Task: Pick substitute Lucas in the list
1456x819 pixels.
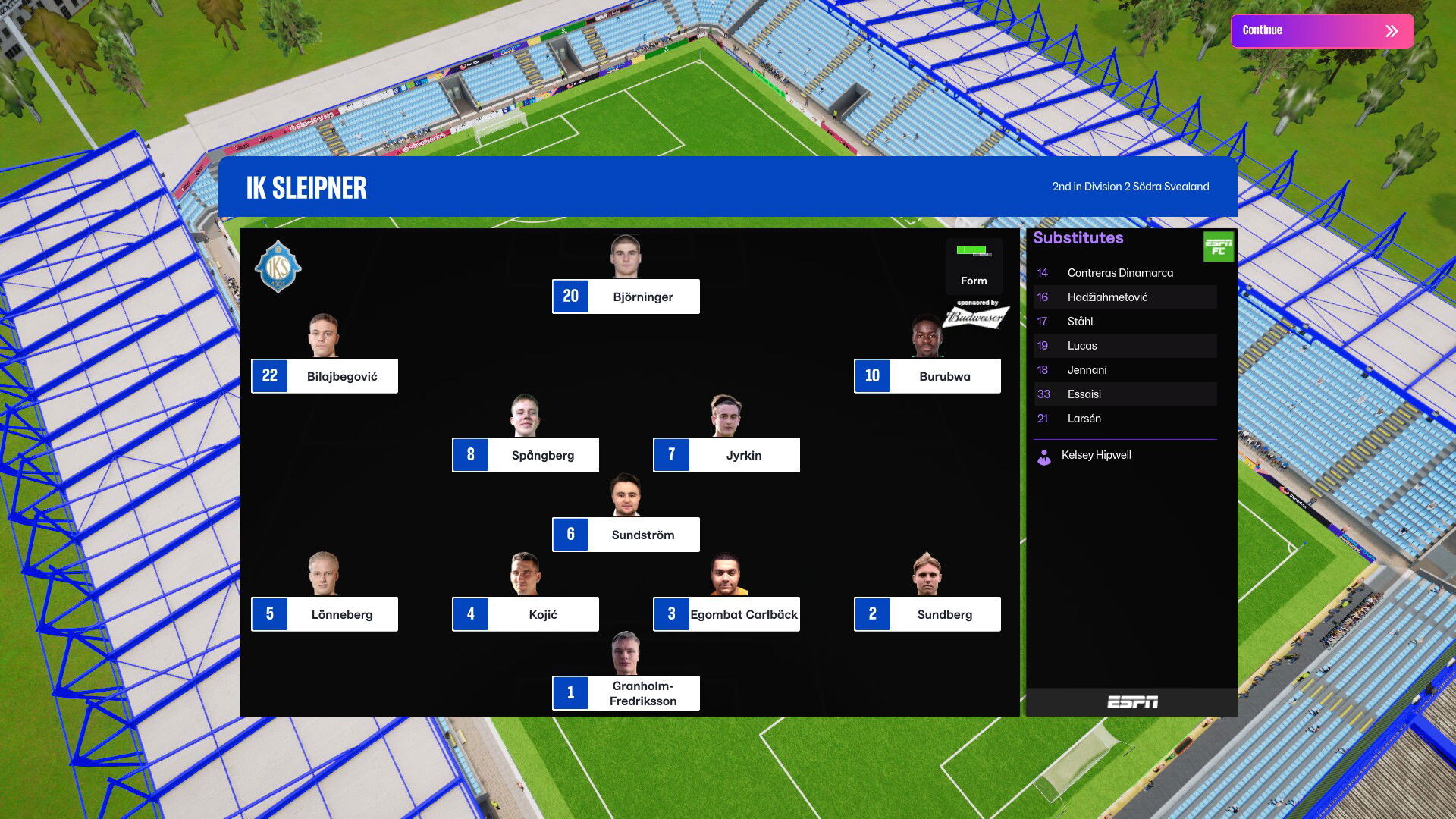Action: [x=1082, y=346]
